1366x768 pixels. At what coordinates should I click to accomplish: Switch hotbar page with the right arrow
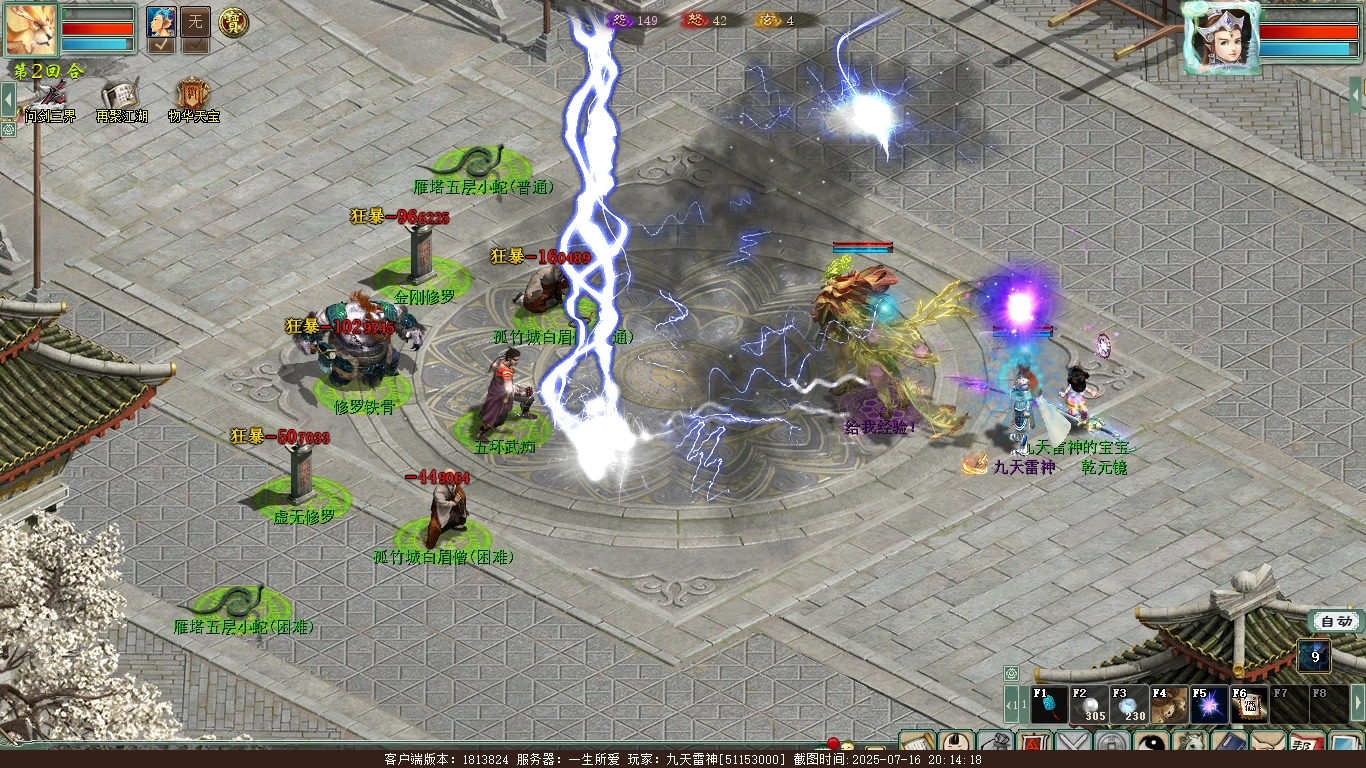point(1357,703)
